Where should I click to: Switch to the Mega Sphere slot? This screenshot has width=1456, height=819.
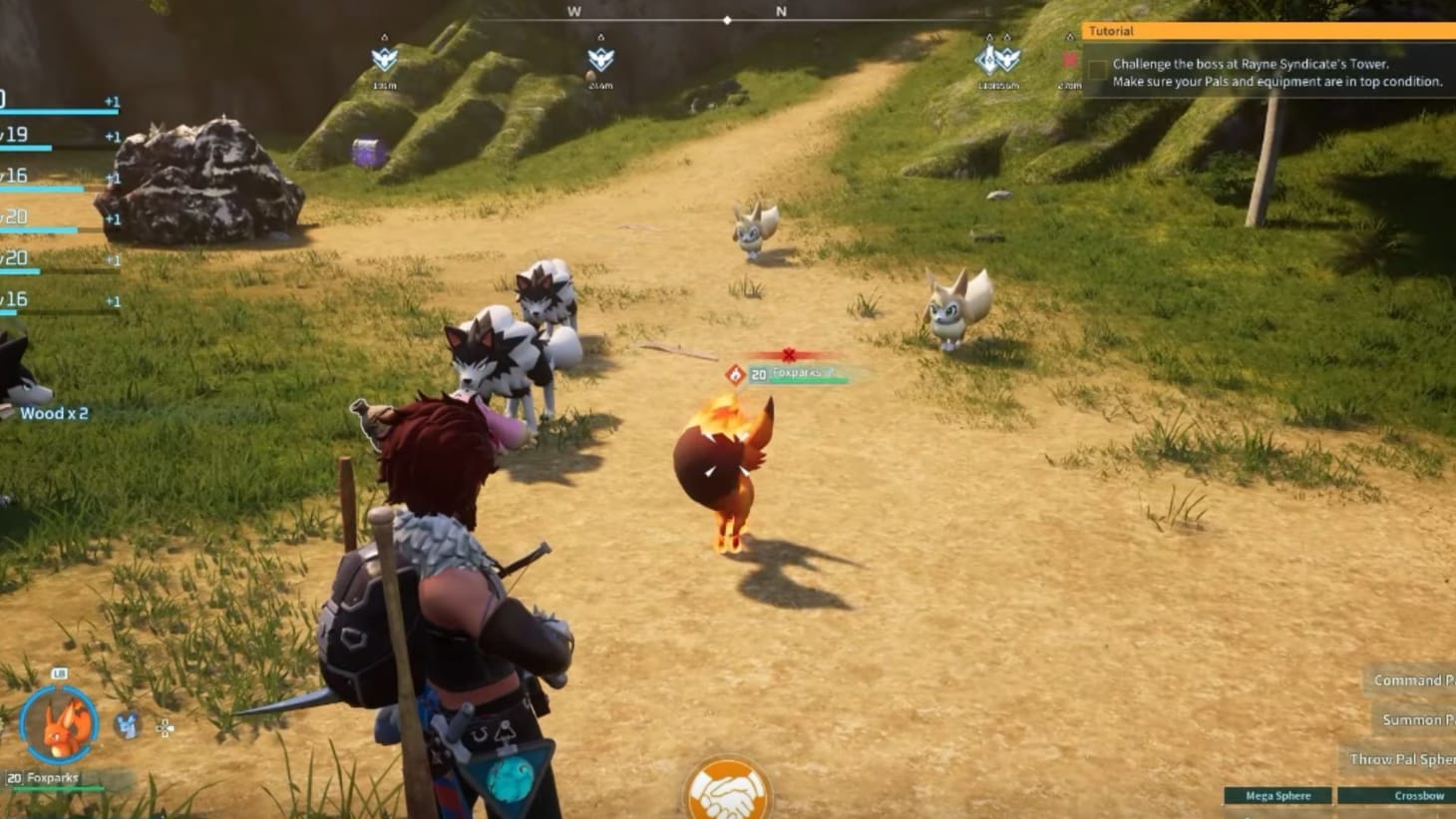tap(1277, 795)
